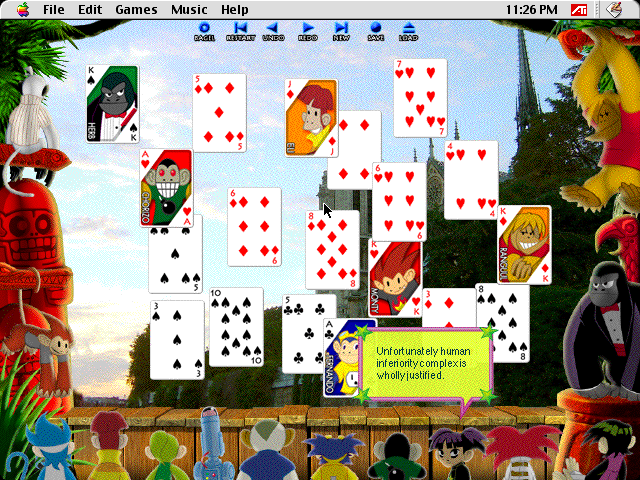Click the Bagel toolbar button
Viewport: 640px width, 480px height.
(x=204, y=31)
